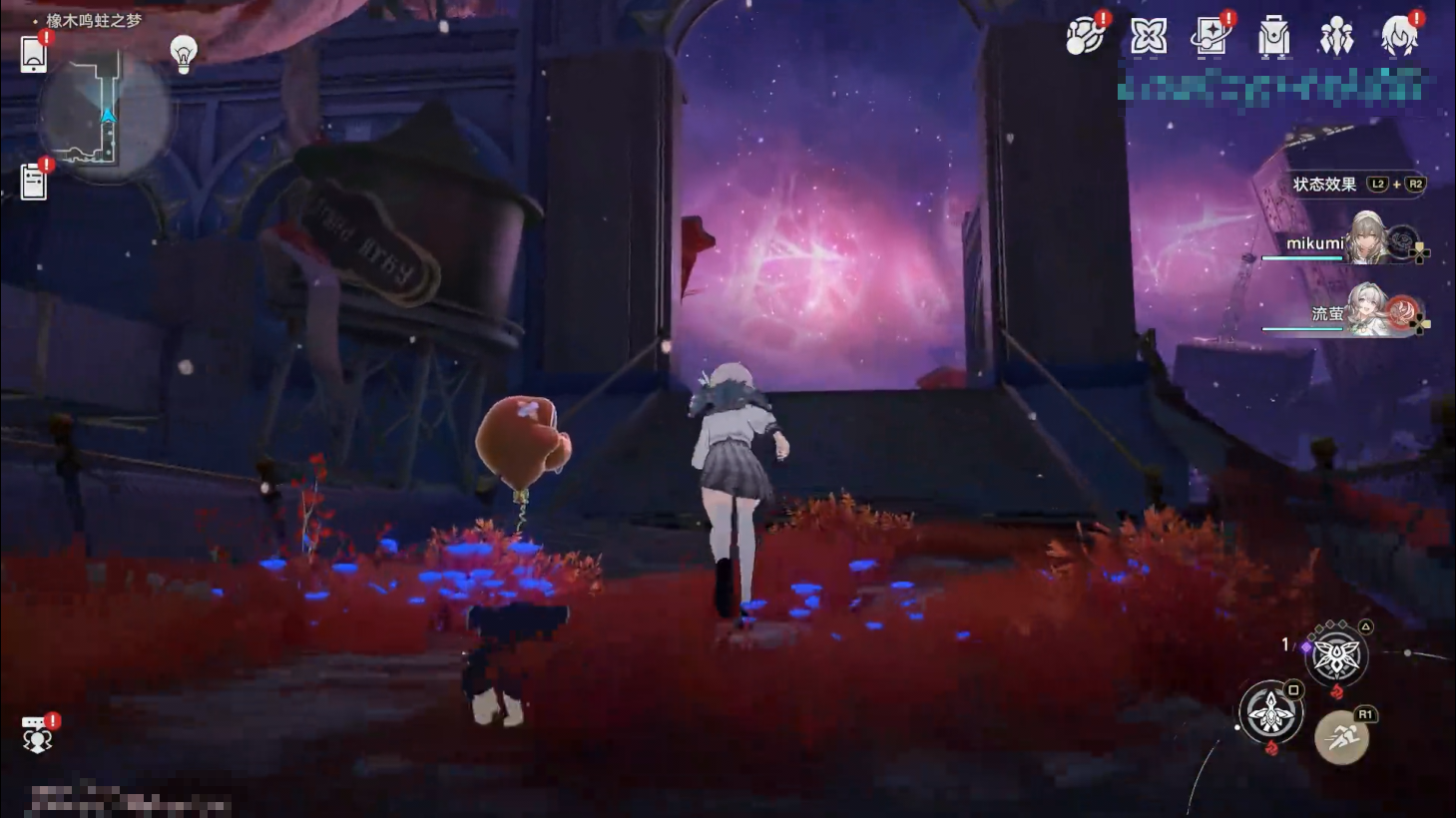1456x818 pixels.
Task: Use the butterfly technique skill
Action: click(x=1335, y=656)
